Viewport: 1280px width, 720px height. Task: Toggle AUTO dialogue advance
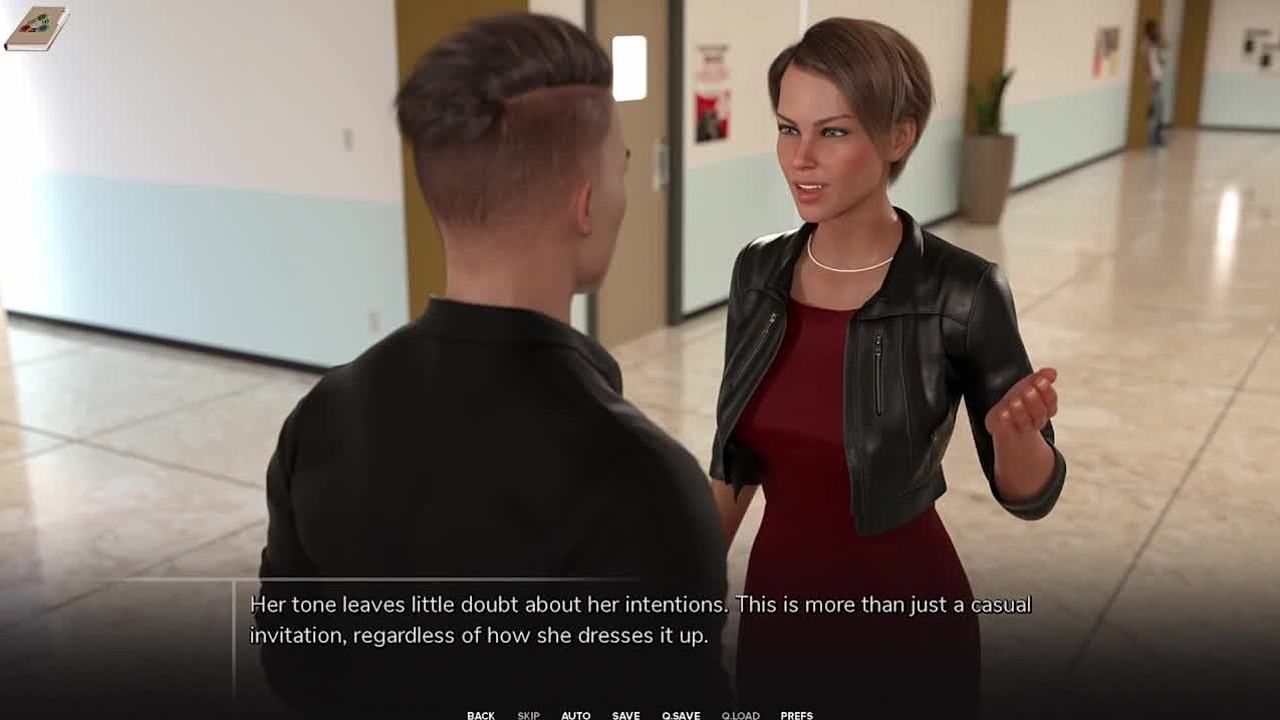[x=575, y=715]
